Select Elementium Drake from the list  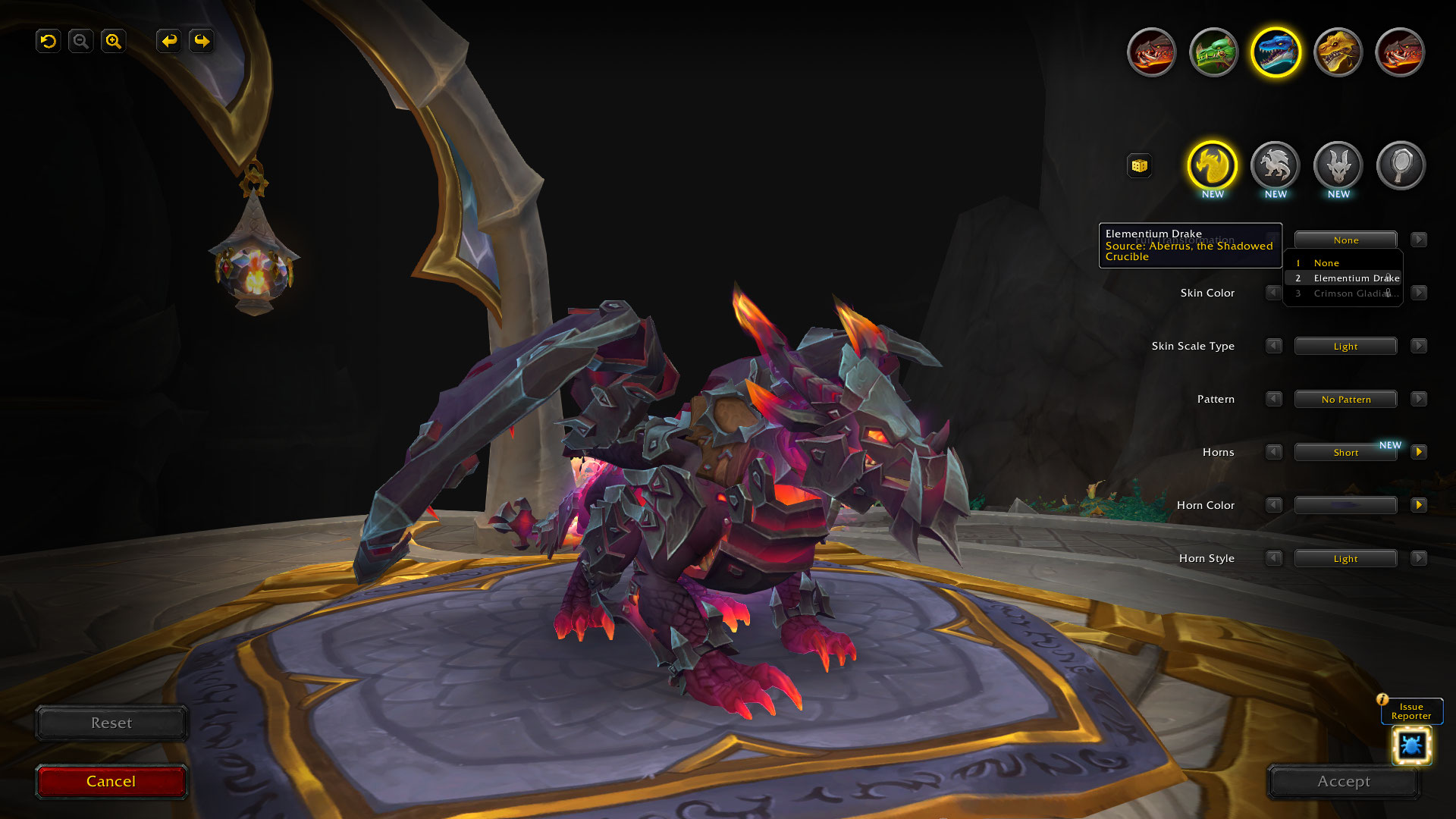tap(1354, 278)
